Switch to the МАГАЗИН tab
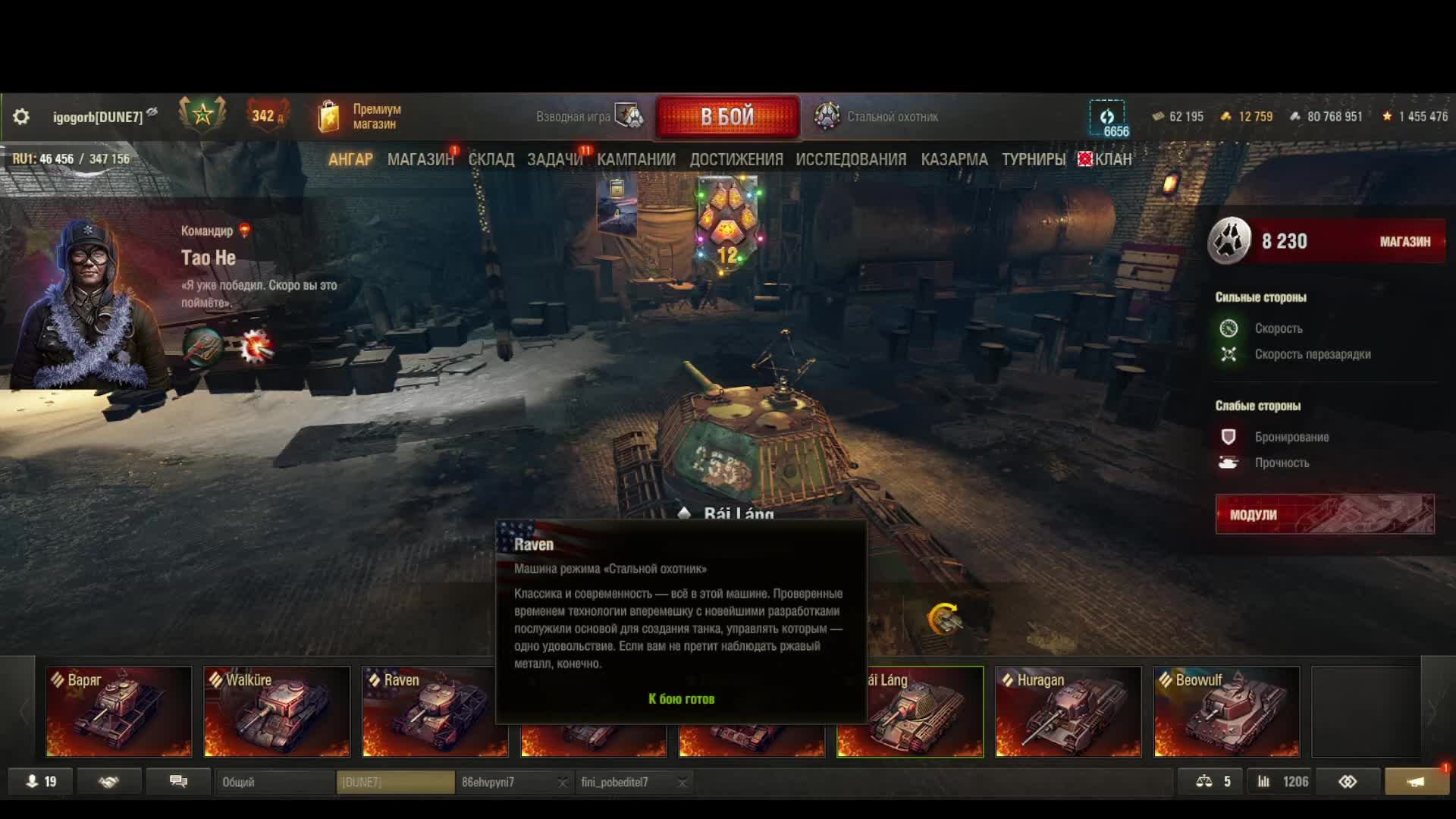 point(420,159)
